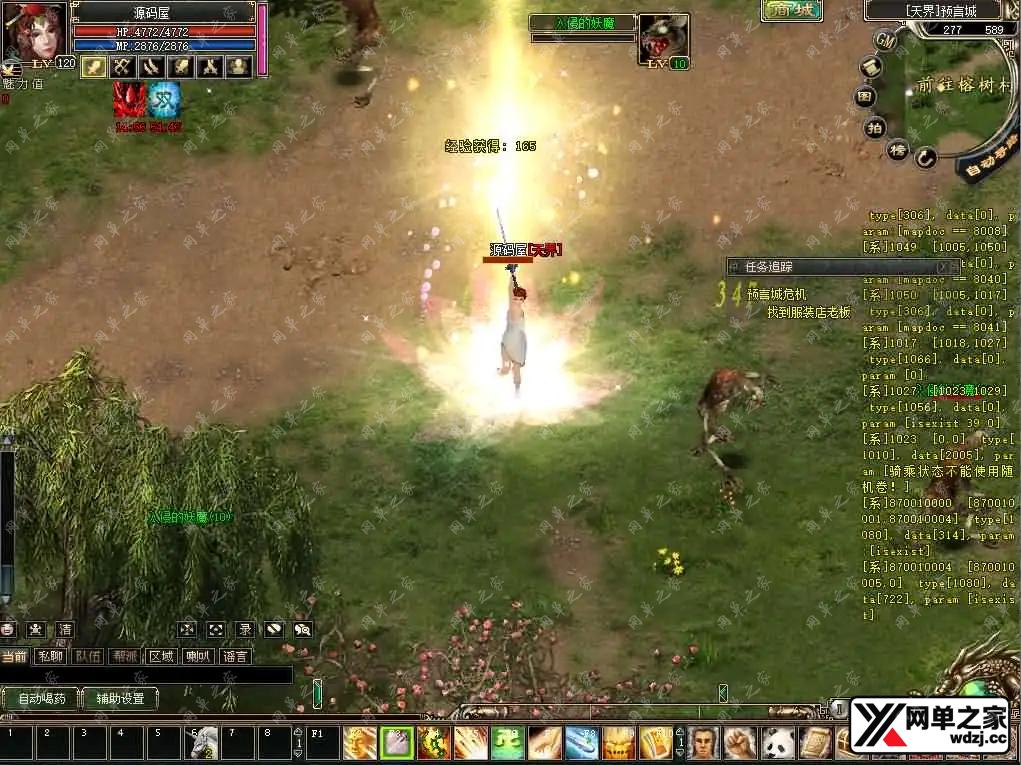Viewport: 1021px width, 765px height.
Task: Switch to the 私聊 private chat tab
Action: click(50, 657)
